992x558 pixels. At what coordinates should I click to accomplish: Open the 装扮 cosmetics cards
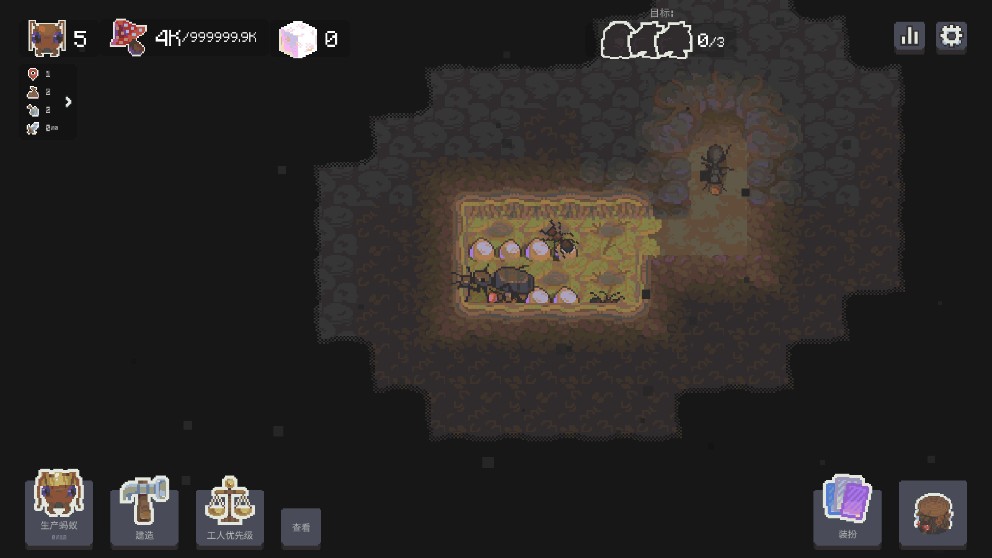click(847, 508)
